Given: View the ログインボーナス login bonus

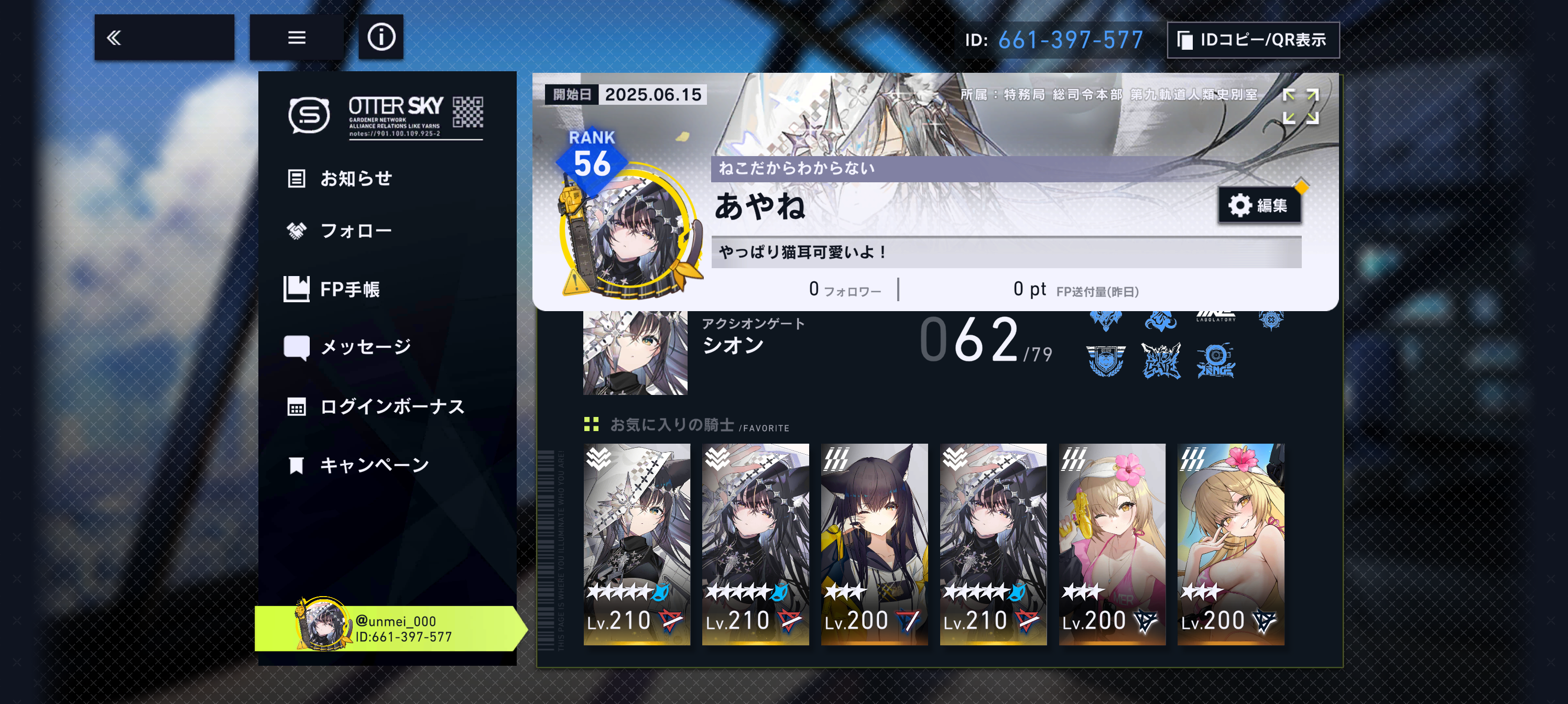Looking at the screenshot, I should 391,406.
